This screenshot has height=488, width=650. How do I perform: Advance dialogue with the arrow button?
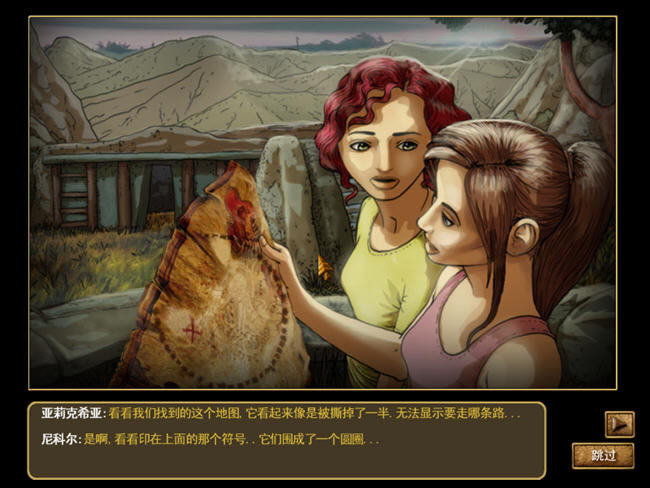(619, 424)
